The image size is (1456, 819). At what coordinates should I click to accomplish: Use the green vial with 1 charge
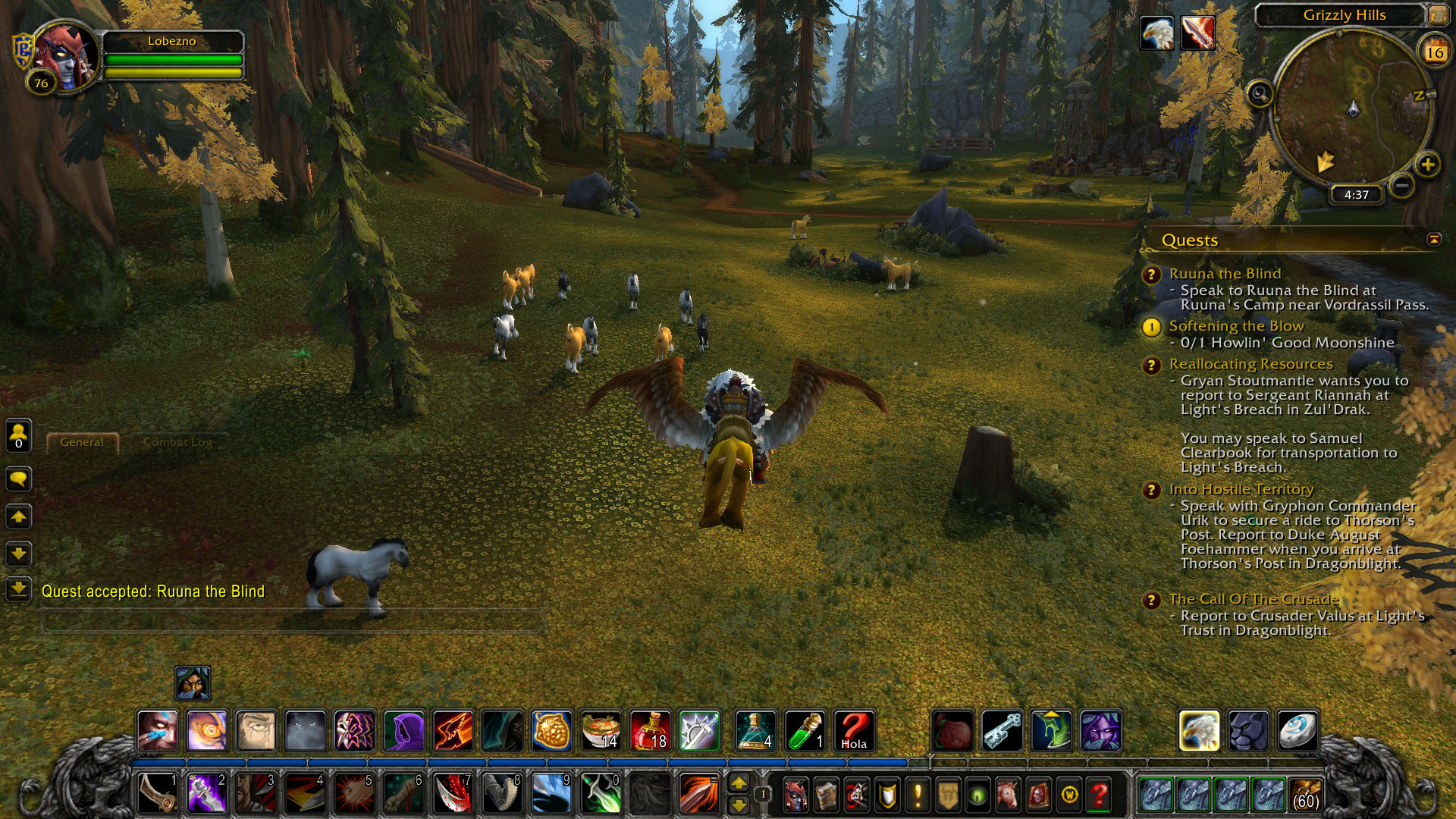click(x=805, y=730)
